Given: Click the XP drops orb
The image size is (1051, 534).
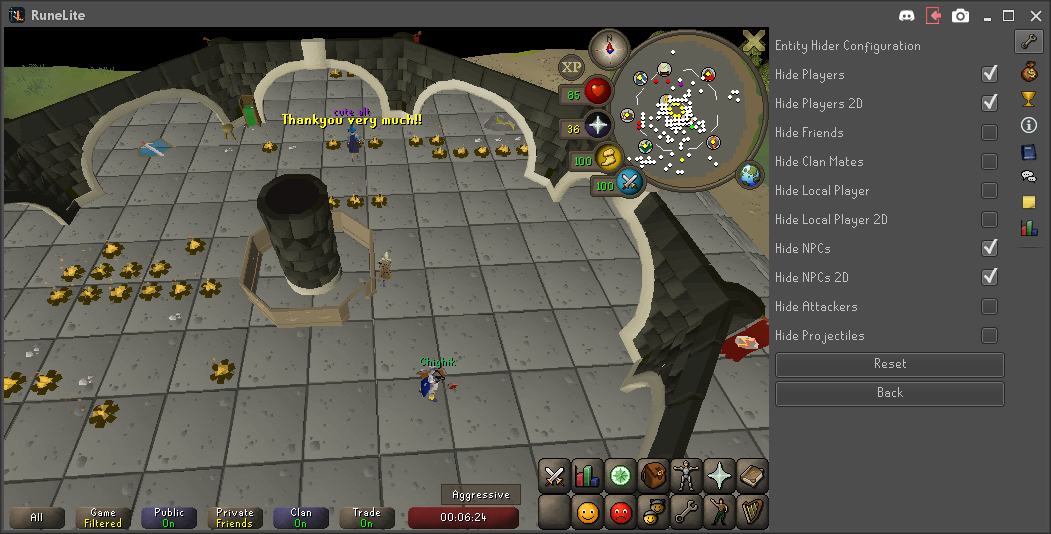Looking at the screenshot, I should [x=572, y=68].
